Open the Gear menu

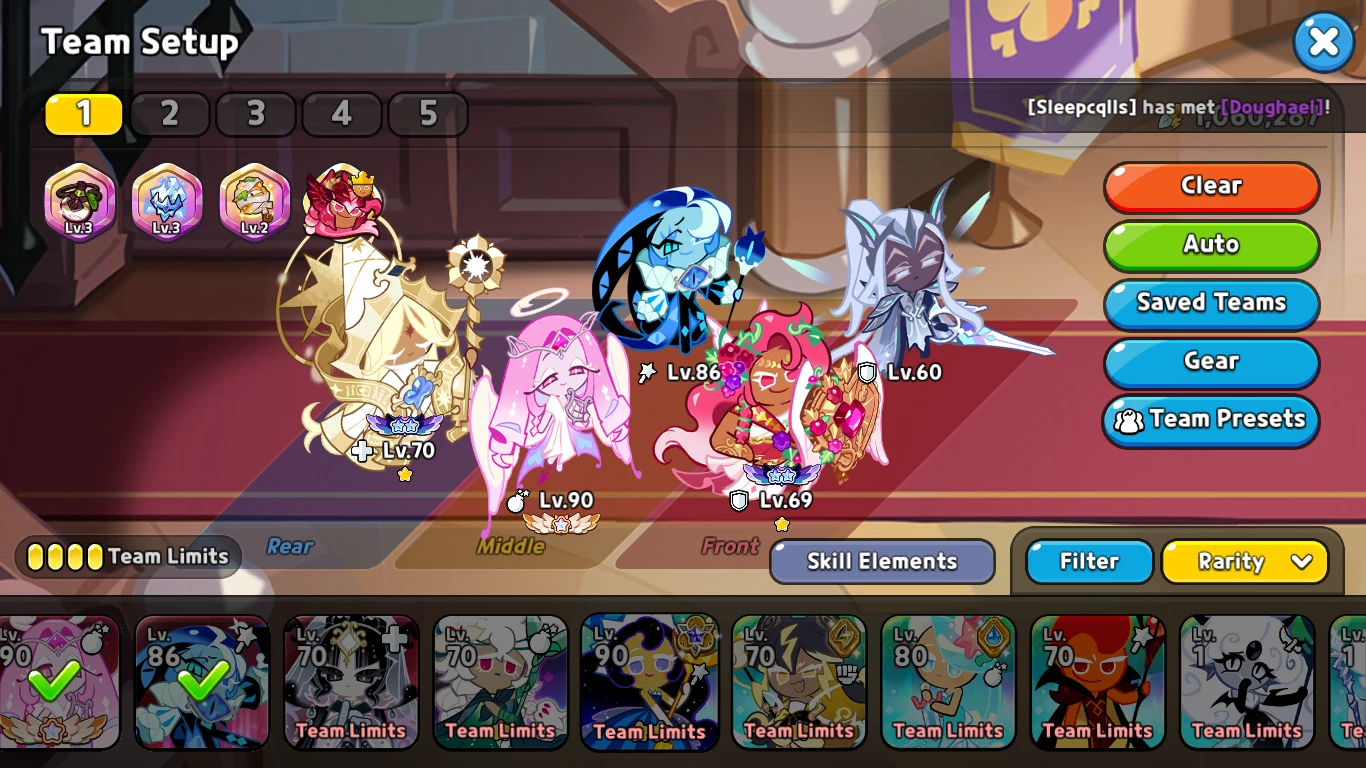point(1211,361)
